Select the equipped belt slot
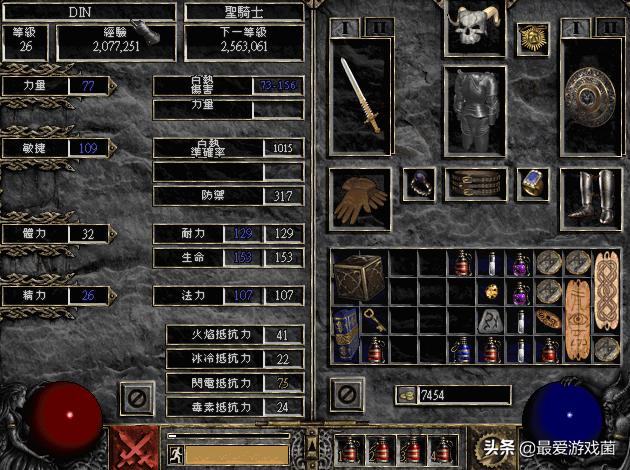Image resolution: width=630 pixels, height=470 pixels. 473,184
